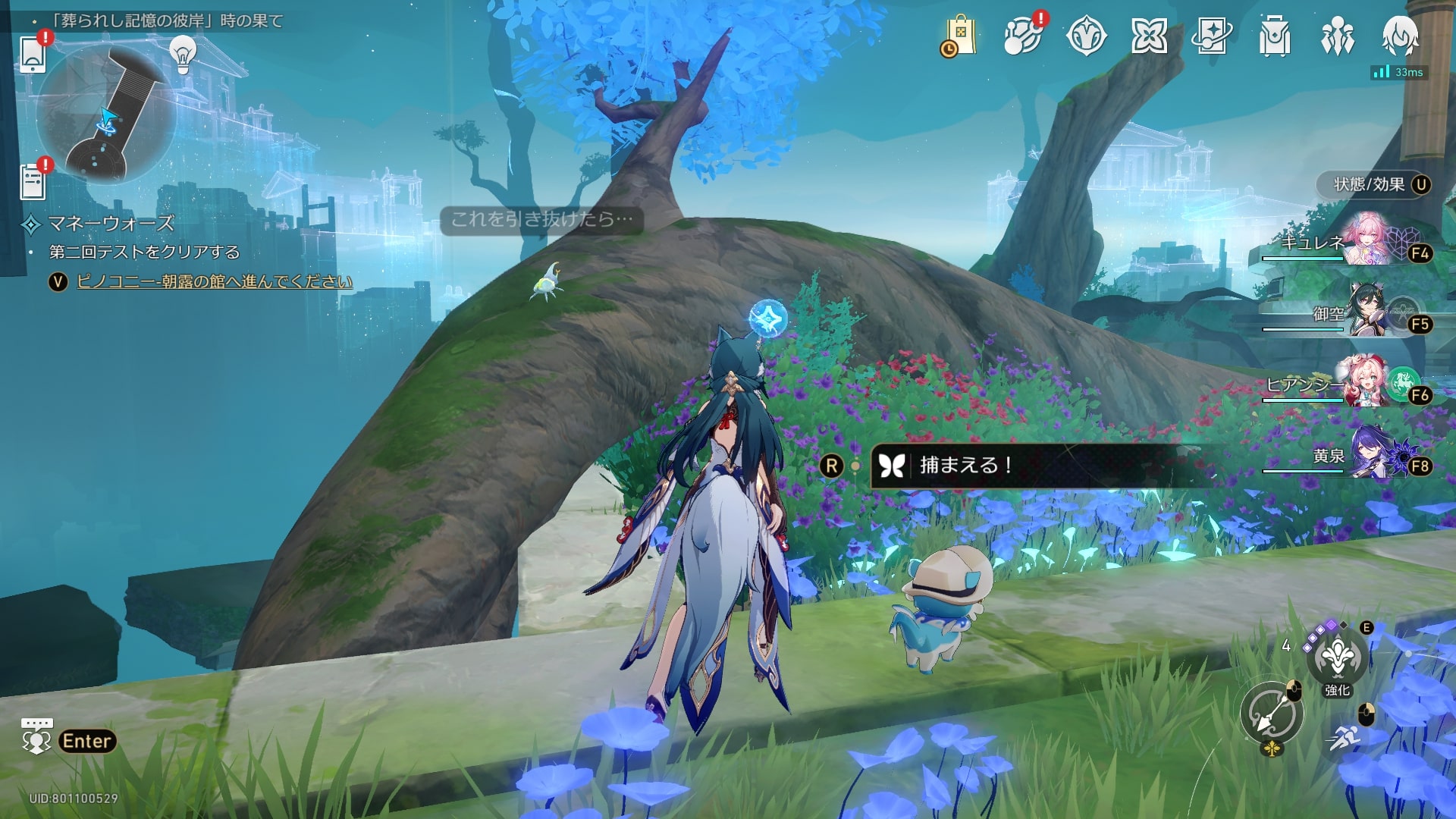Follow the Penacony navigation quest link
1456x819 pixels.
(215, 281)
